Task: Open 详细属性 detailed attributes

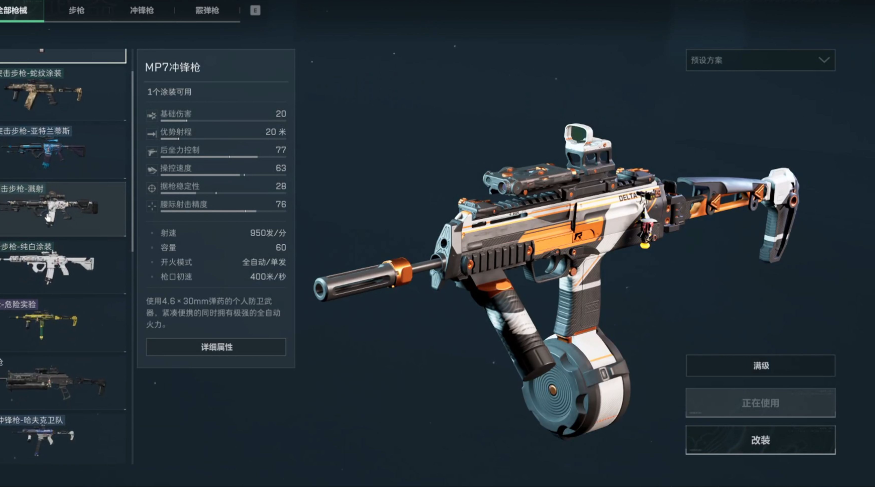Action: (x=216, y=347)
